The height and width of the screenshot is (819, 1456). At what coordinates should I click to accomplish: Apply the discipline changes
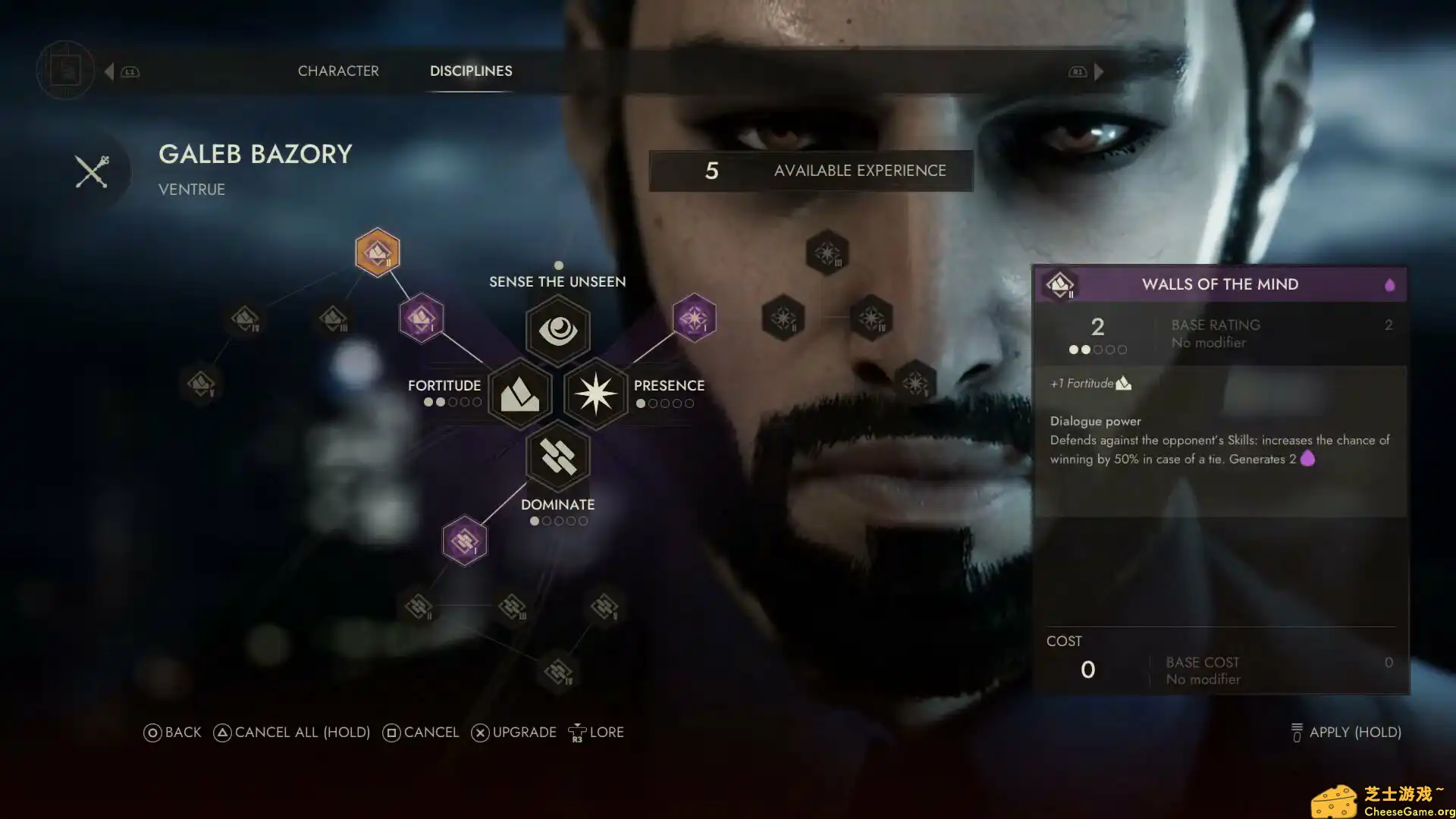pos(1346,733)
